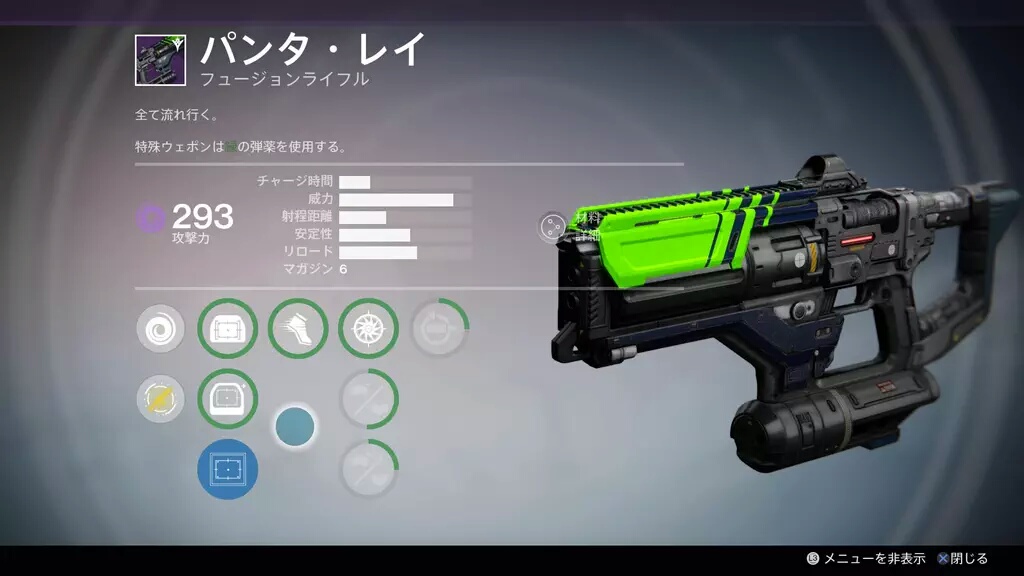Activate the speeding boot perk
The height and width of the screenshot is (576, 1024).
298,329
